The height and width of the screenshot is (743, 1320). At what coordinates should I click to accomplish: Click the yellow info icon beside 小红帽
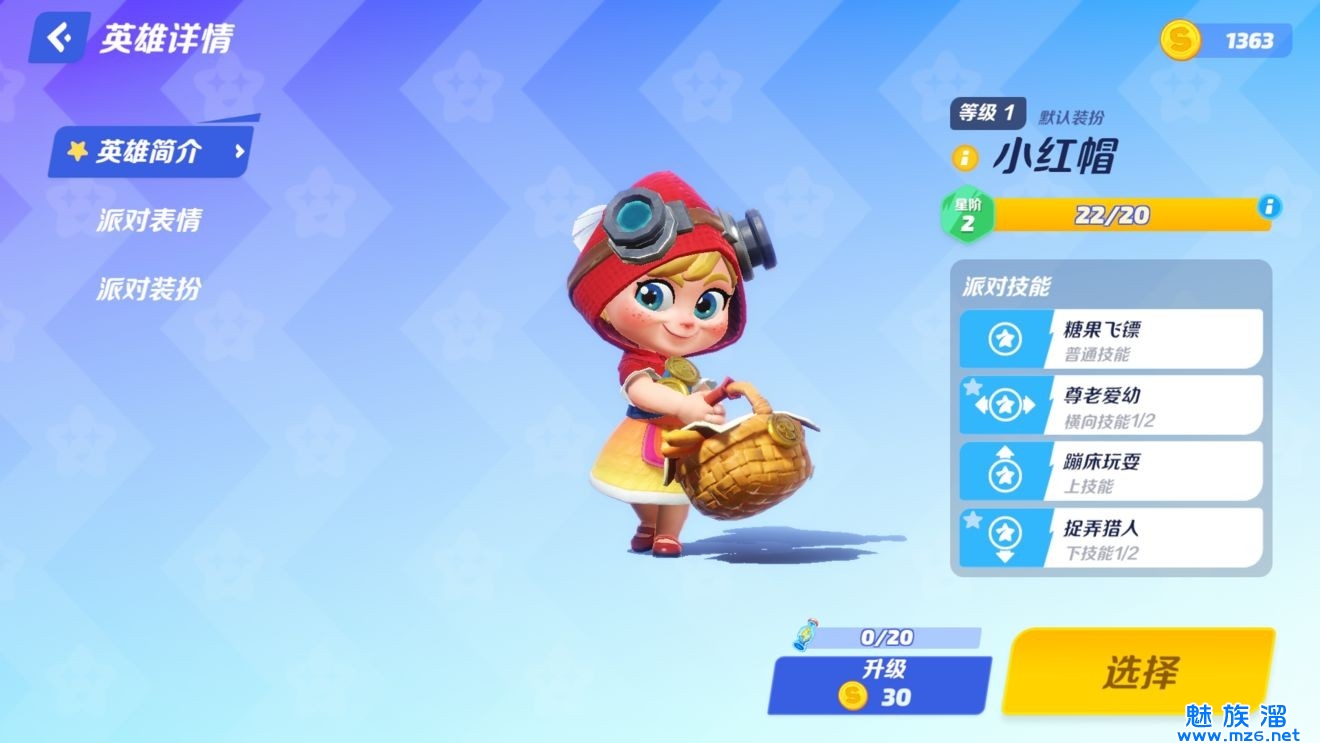[x=965, y=157]
